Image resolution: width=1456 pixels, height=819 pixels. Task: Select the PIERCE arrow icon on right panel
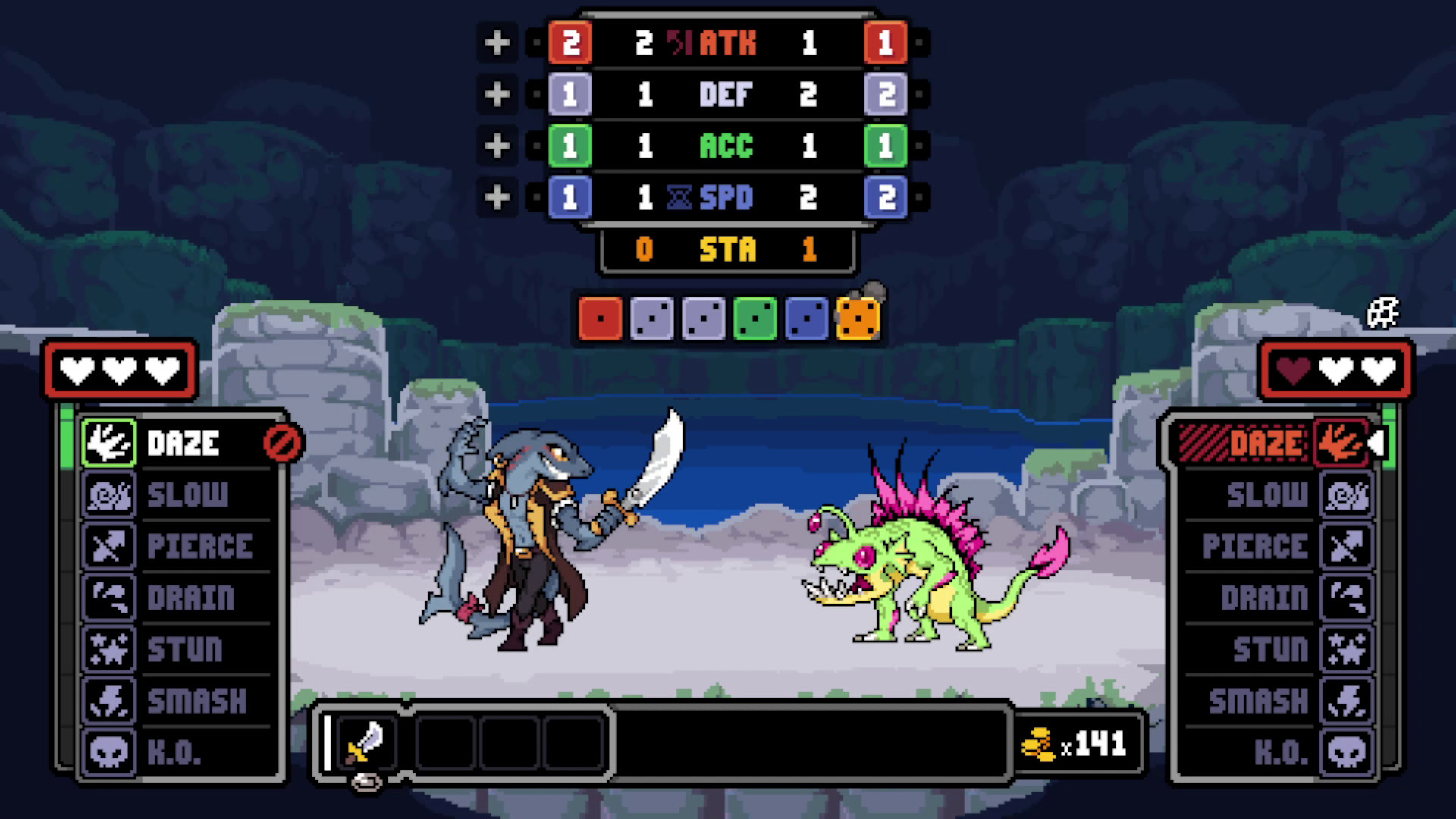(1348, 547)
